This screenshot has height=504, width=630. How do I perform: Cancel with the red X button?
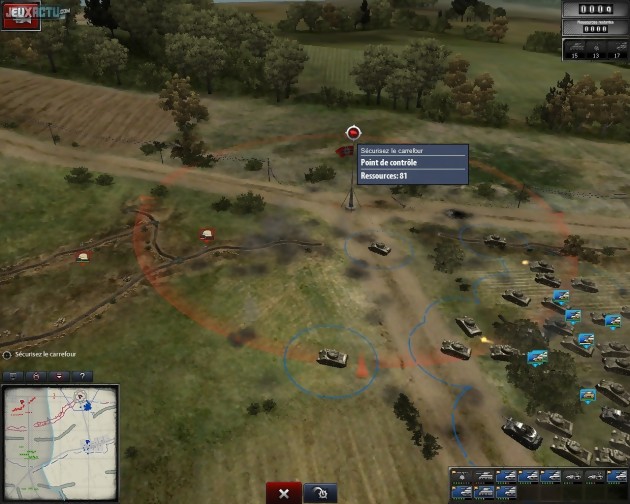coord(284,492)
